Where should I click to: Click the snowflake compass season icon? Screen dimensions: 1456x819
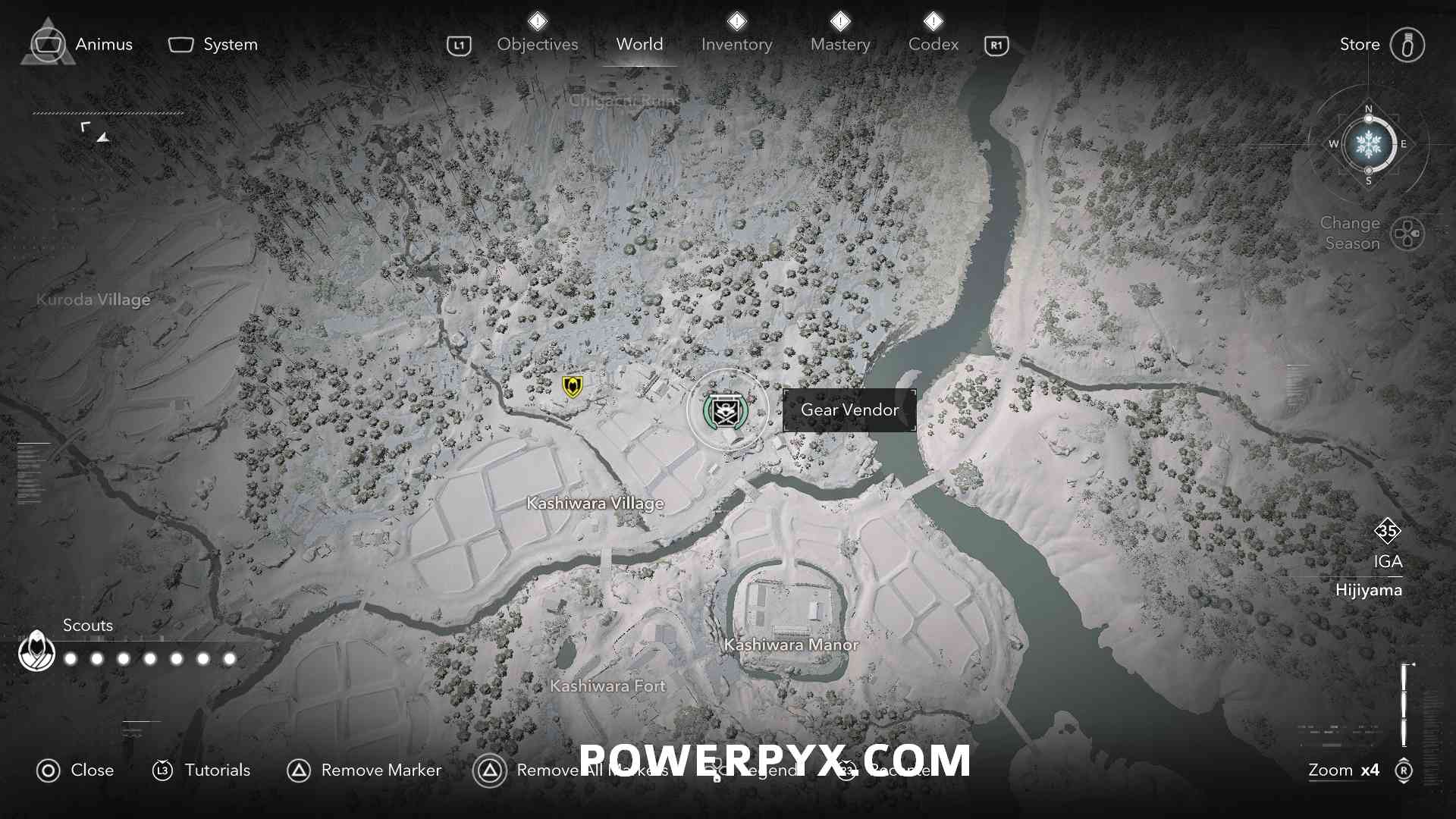(1368, 144)
